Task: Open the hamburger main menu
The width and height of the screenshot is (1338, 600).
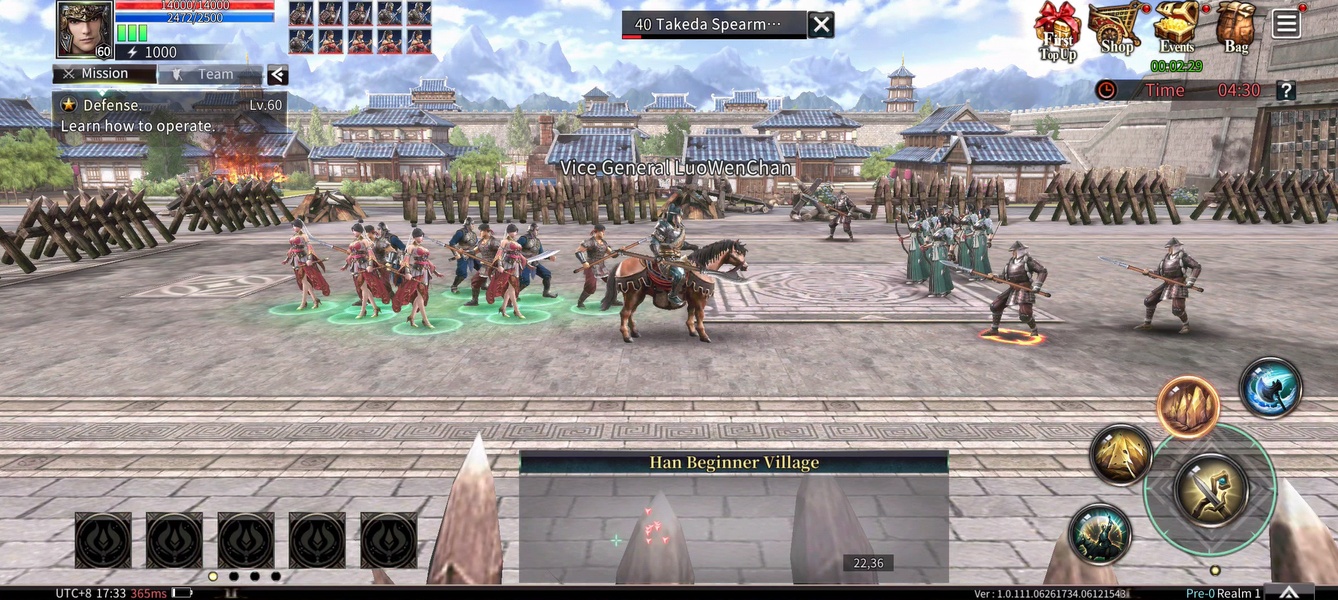Action: pos(1286,25)
